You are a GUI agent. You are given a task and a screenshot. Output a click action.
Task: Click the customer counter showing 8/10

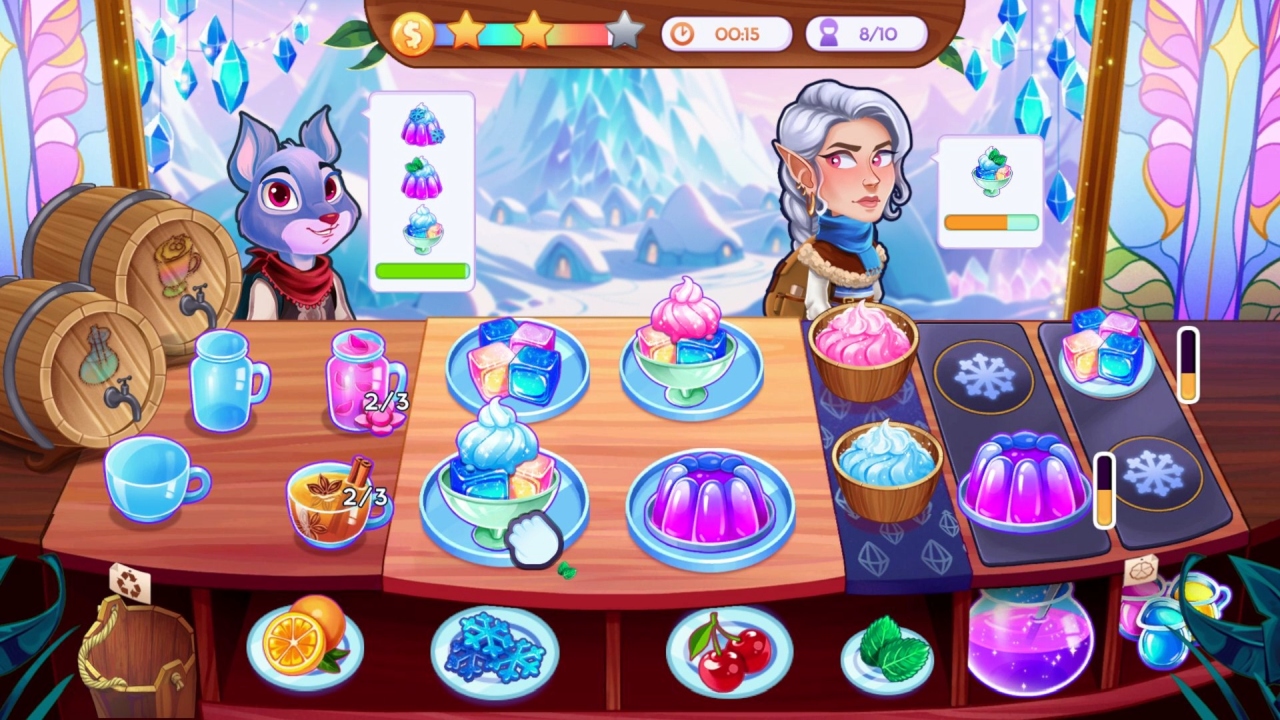866,33
